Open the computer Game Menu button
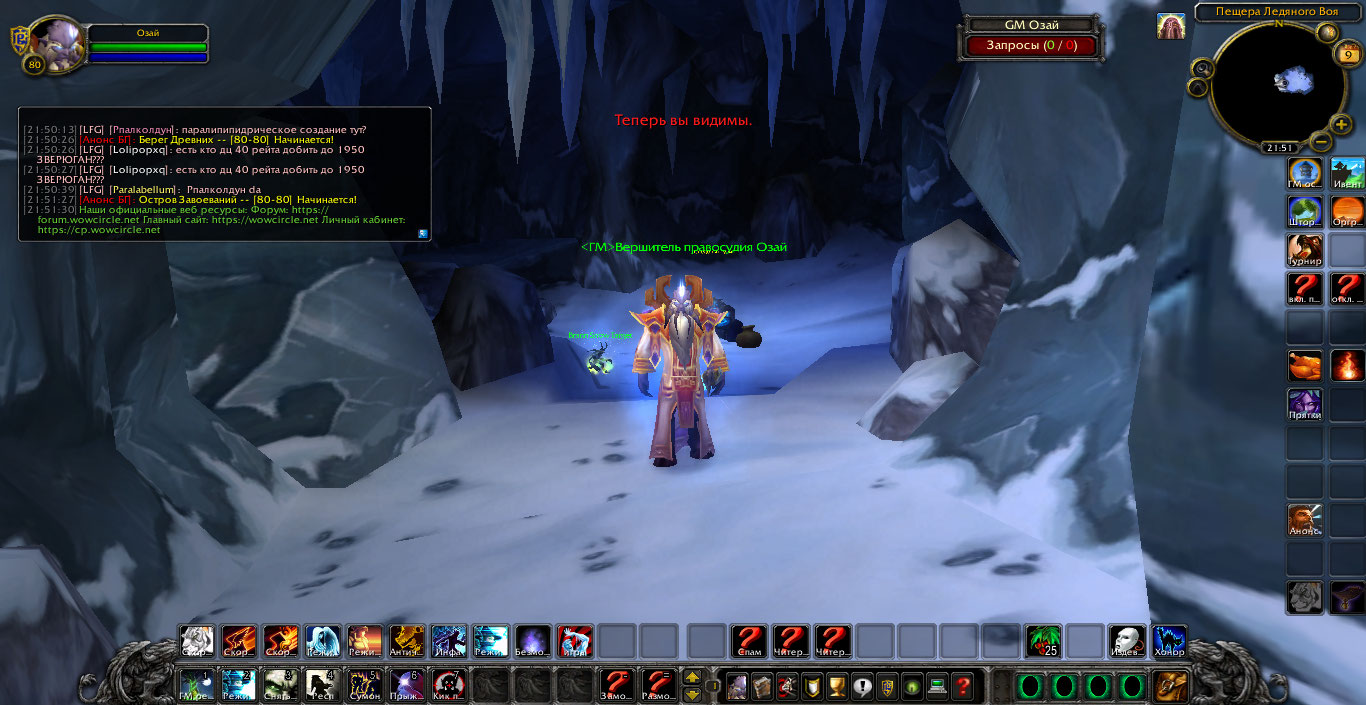 tap(937, 686)
